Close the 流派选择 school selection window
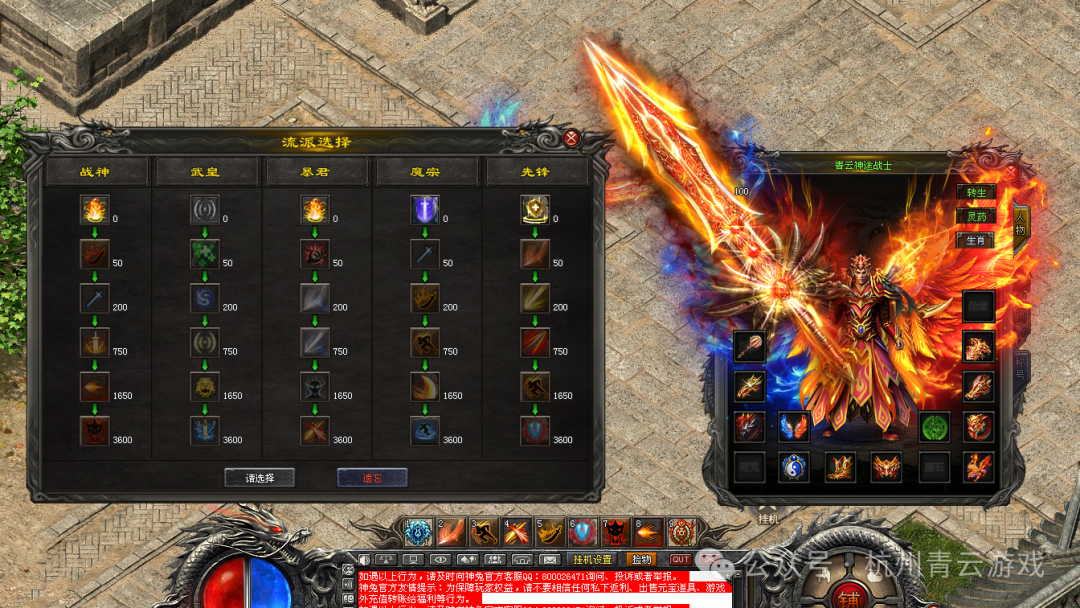 point(571,139)
